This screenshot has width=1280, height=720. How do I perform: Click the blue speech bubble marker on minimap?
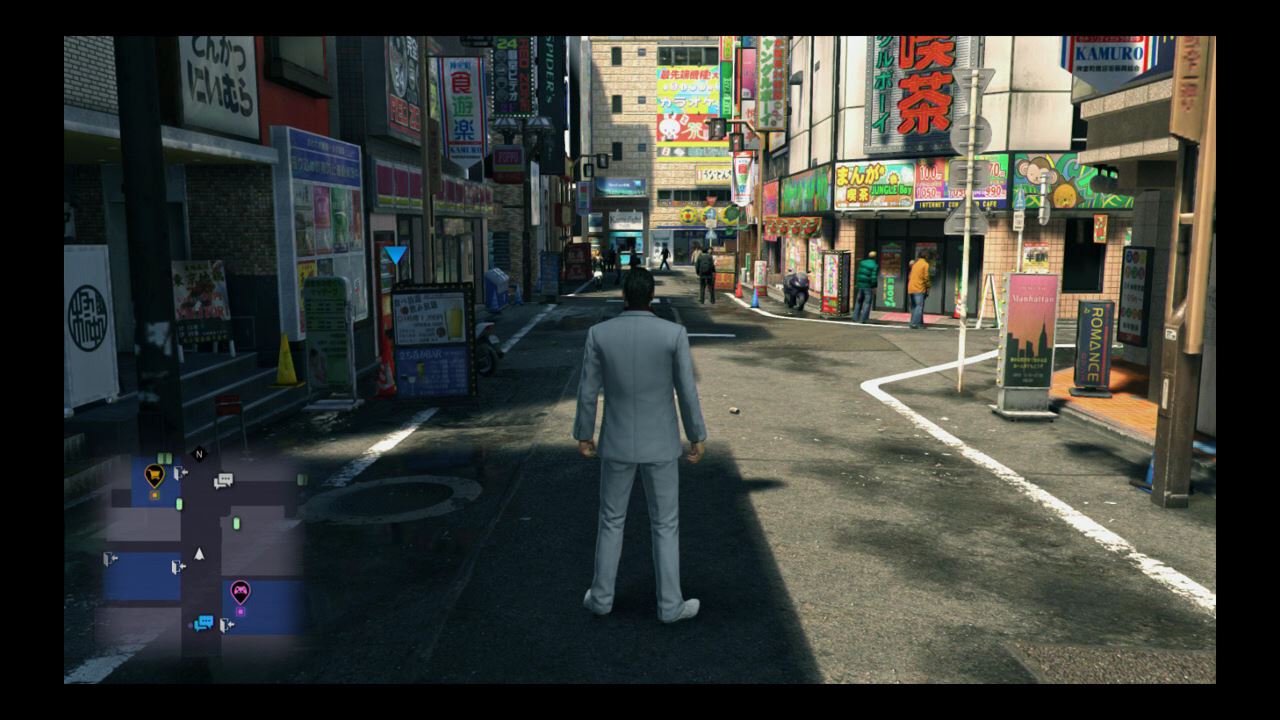point(204,623)
